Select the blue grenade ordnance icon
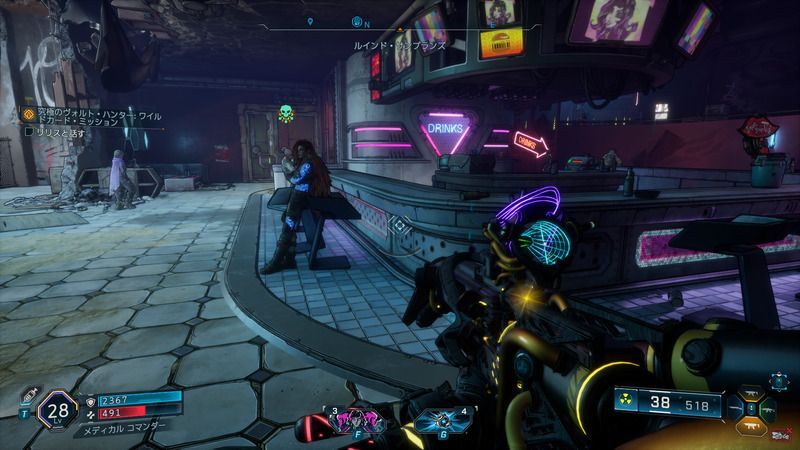 (433, 421)
